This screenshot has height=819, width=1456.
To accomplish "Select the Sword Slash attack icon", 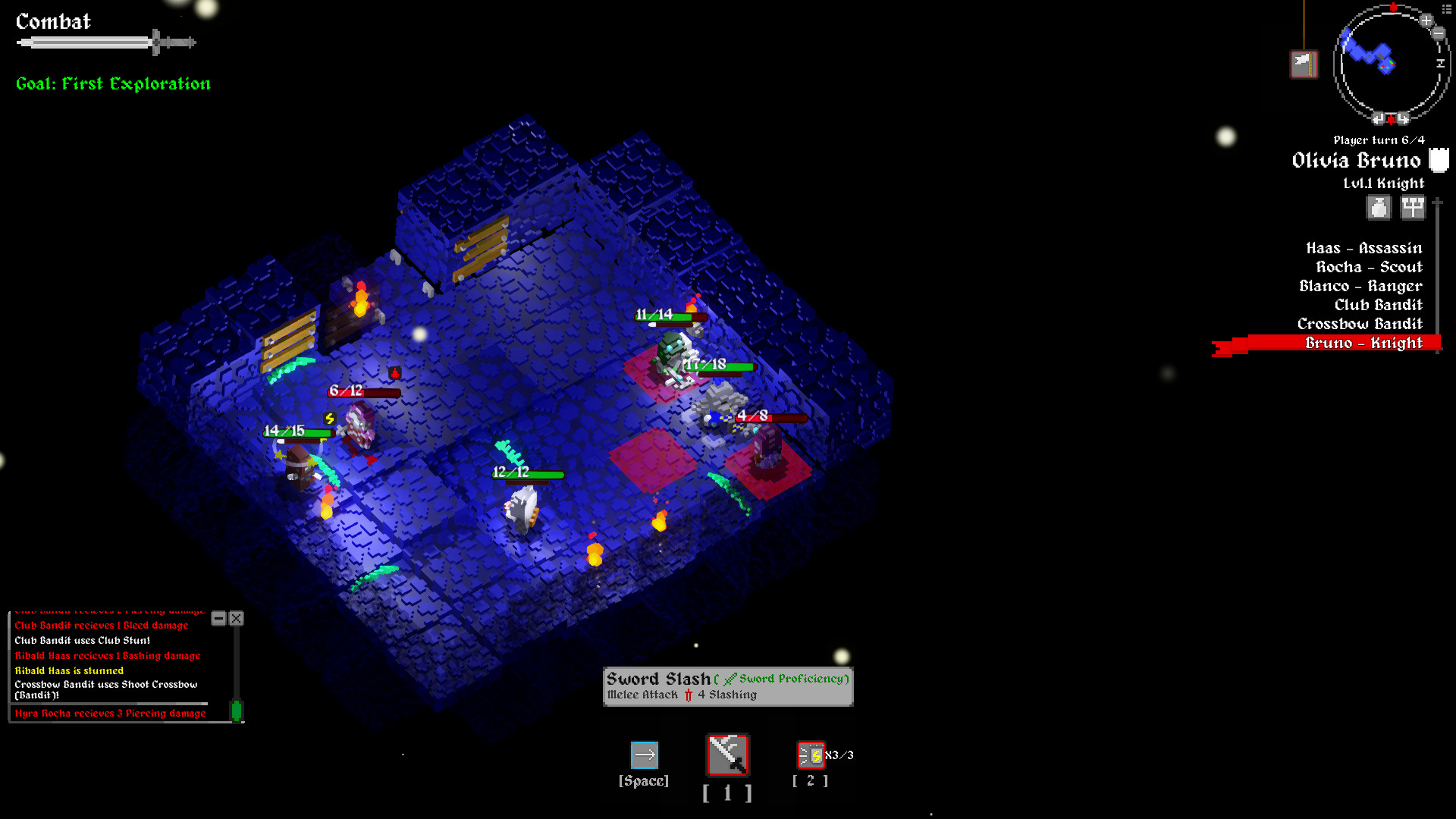I will click(726, 755).
